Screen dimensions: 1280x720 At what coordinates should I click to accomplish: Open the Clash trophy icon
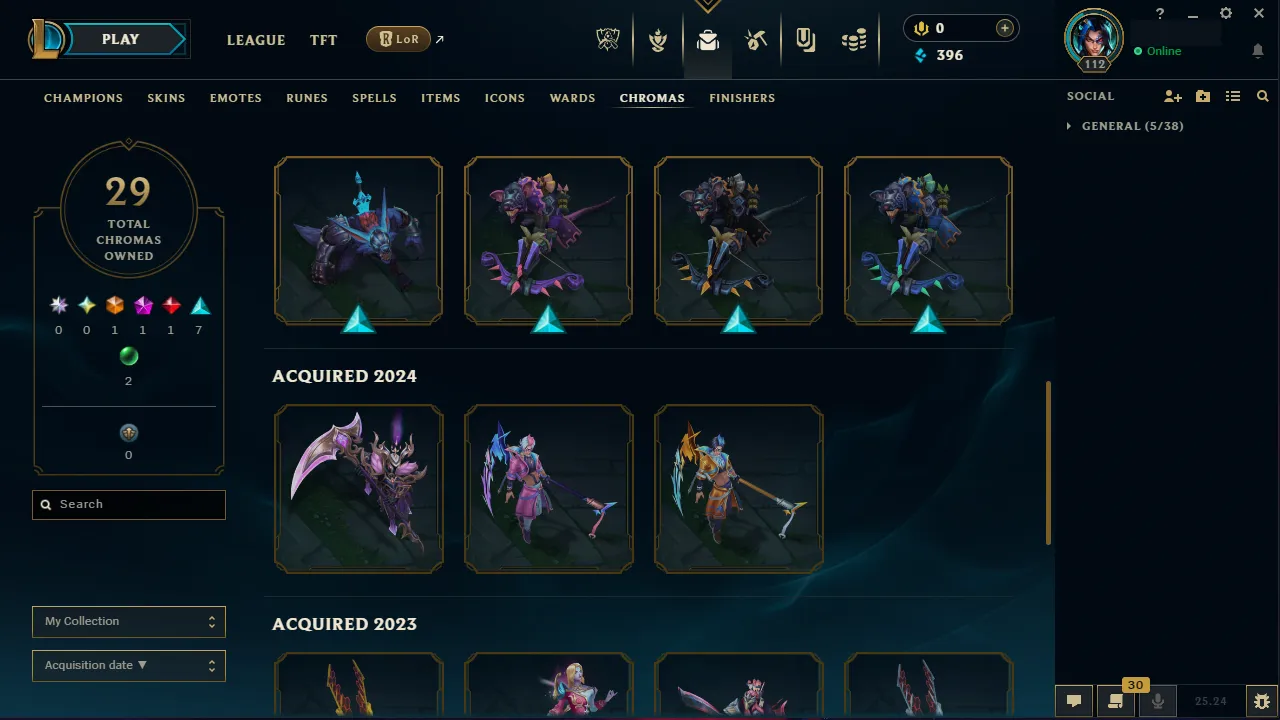(657, 38)
